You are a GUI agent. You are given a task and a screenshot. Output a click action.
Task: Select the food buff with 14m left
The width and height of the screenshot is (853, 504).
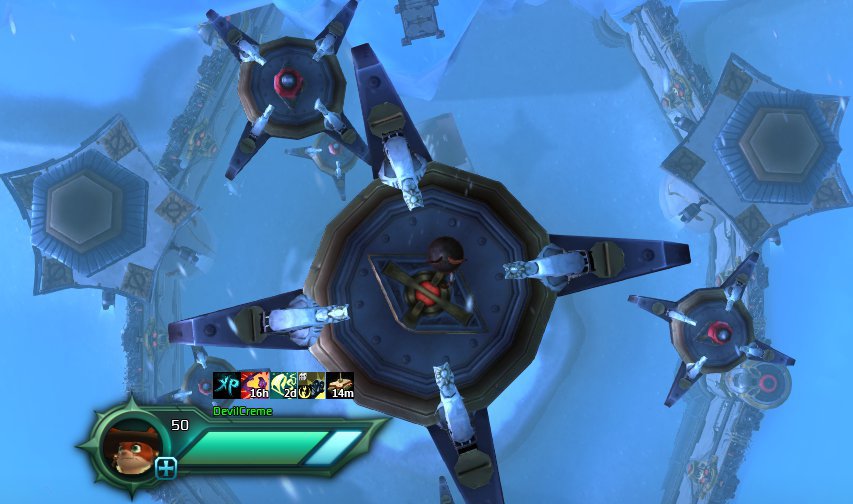point(340,385)
